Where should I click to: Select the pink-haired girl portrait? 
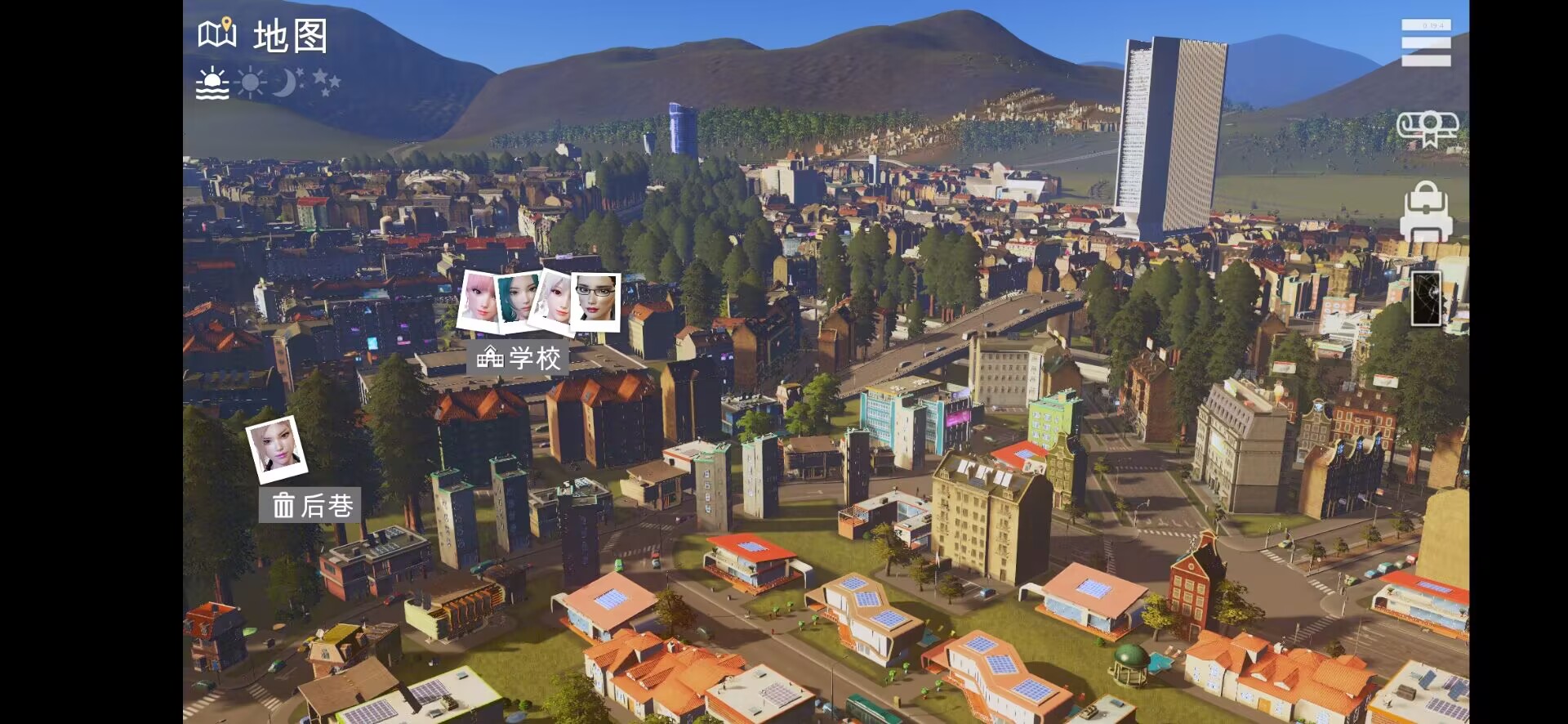pos(479,300)
